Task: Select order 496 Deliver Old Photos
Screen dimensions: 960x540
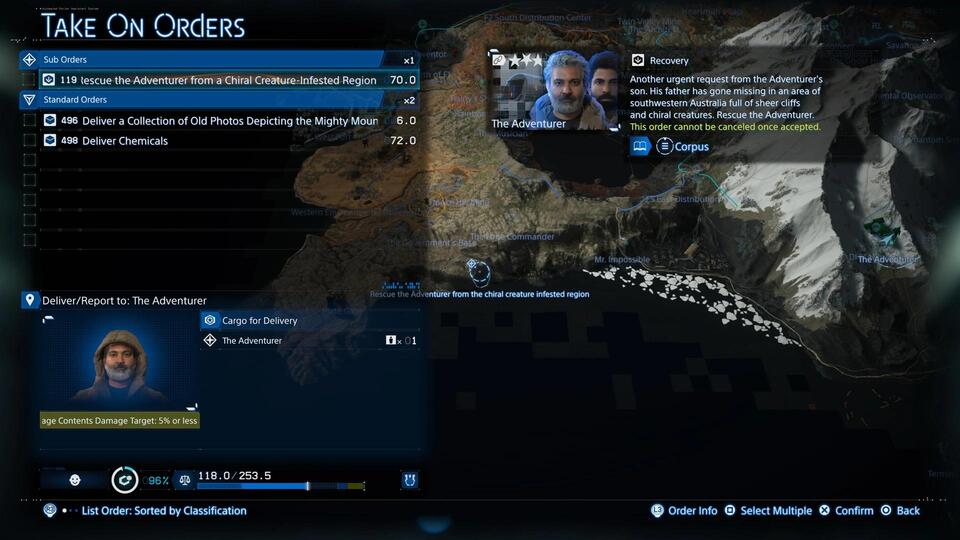Action: coord(230,121)
